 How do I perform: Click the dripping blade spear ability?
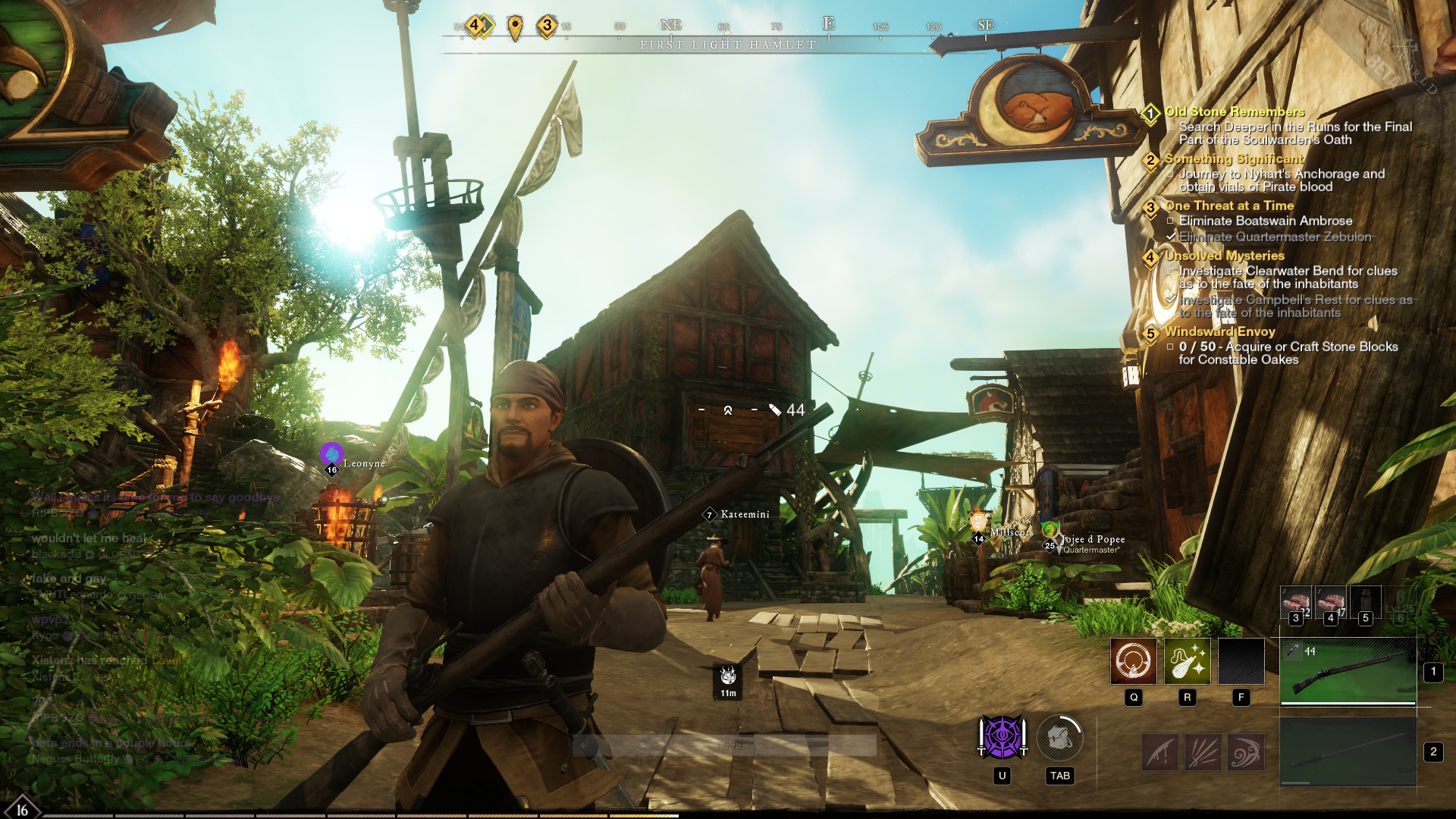click(1161, 752)
